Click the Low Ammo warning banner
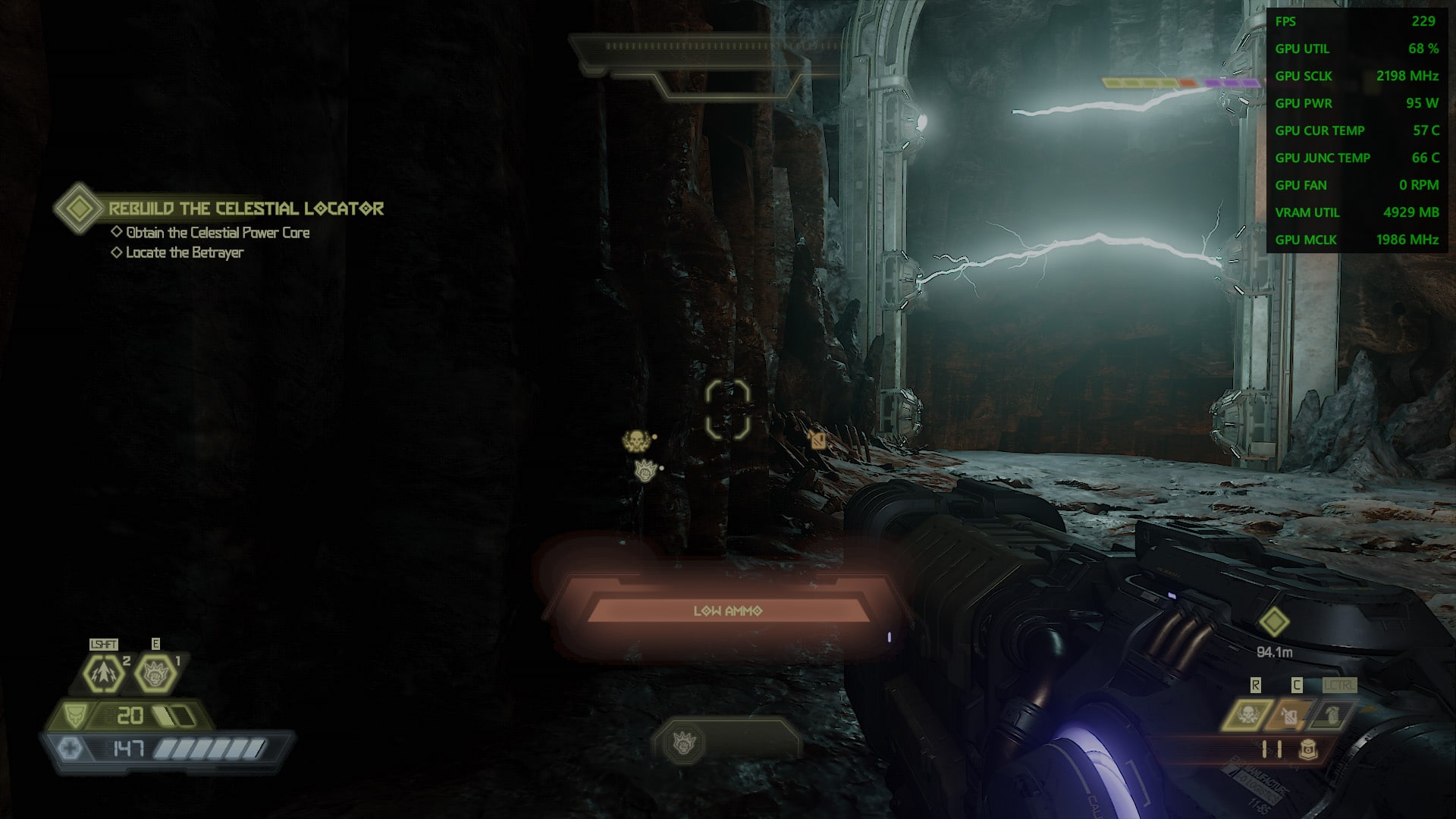The width and height of the screenshot is (1456, 819). [728, 610]
